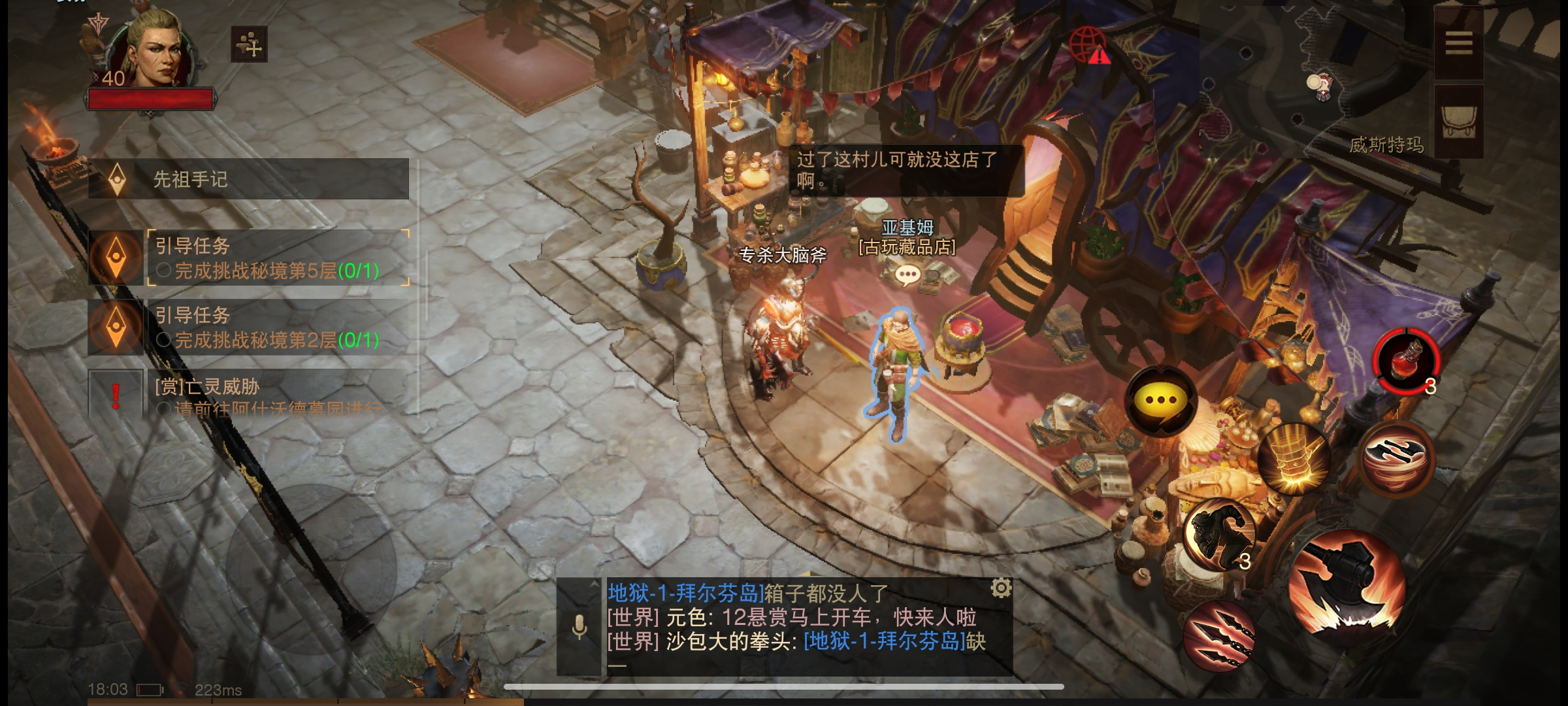This screenshot has height=706, width=1568.
Task: Use the red health potion
Action: coord(1406,361)
